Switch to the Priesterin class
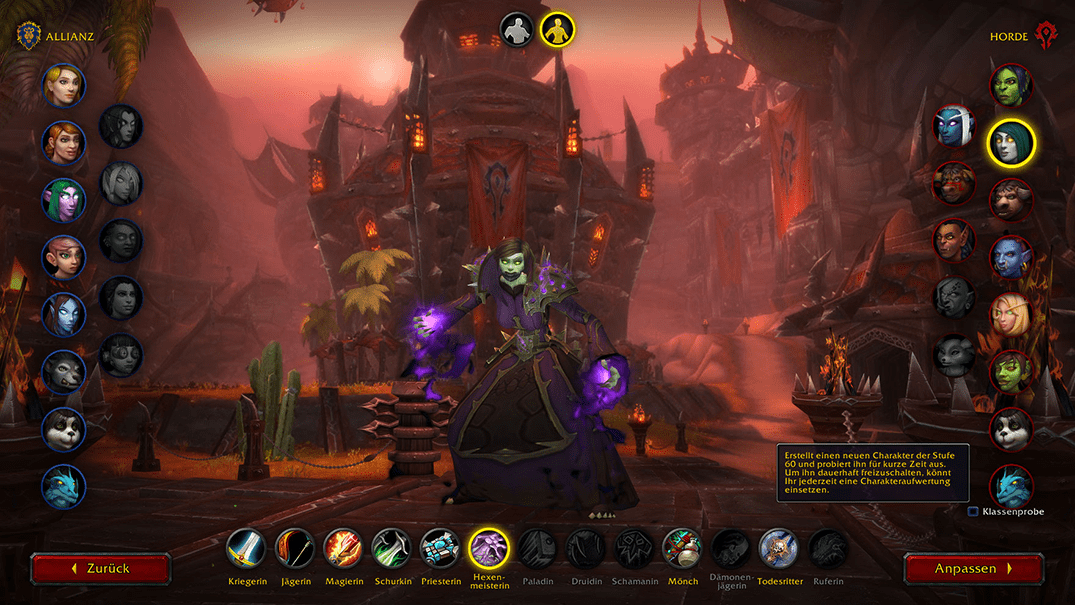Screen dimensions: 1075x605 [x=440, y=548]
